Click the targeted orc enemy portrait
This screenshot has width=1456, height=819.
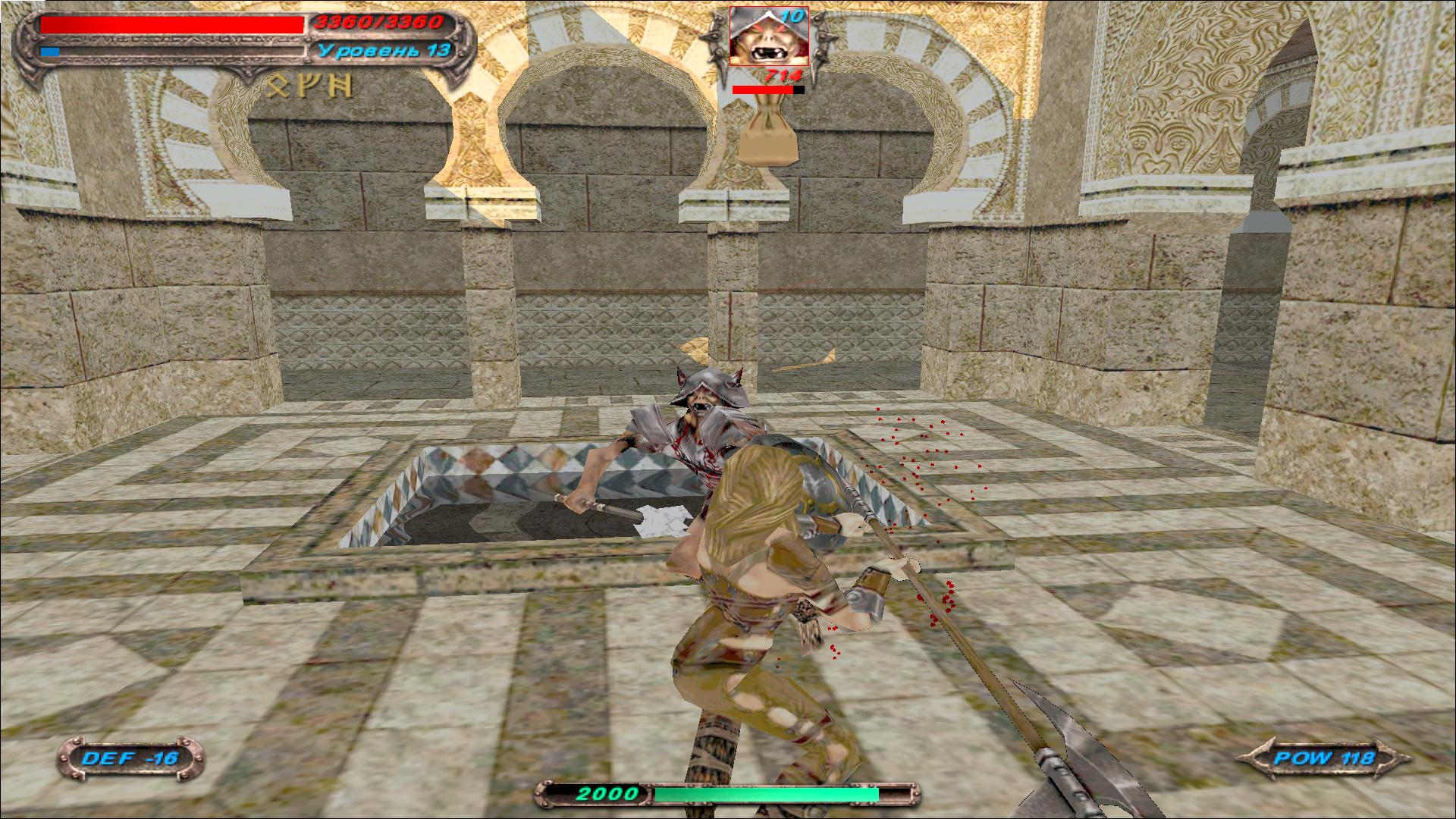(768, 38)
